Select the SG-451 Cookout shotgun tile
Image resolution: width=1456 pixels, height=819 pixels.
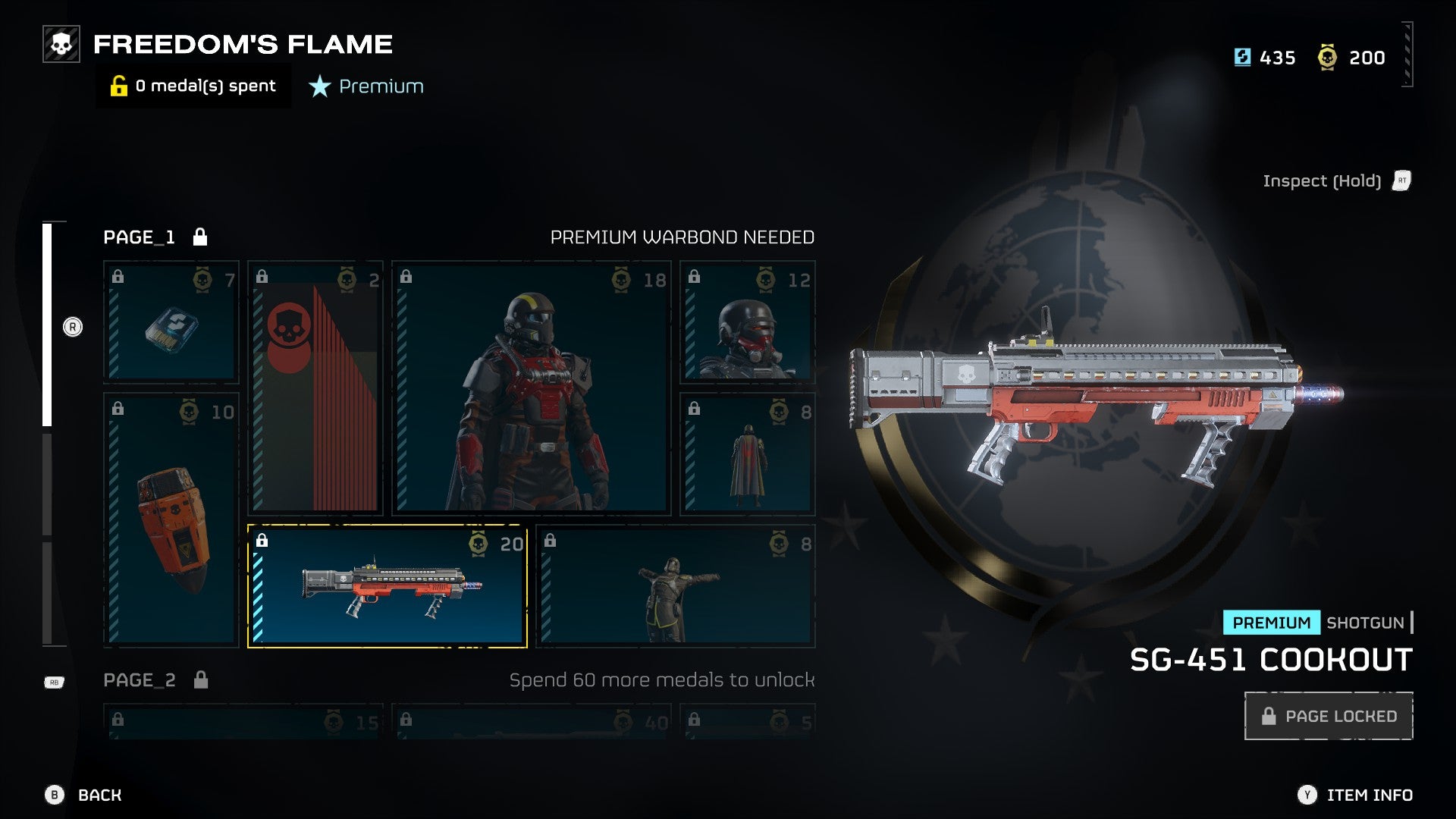(388, 586)
